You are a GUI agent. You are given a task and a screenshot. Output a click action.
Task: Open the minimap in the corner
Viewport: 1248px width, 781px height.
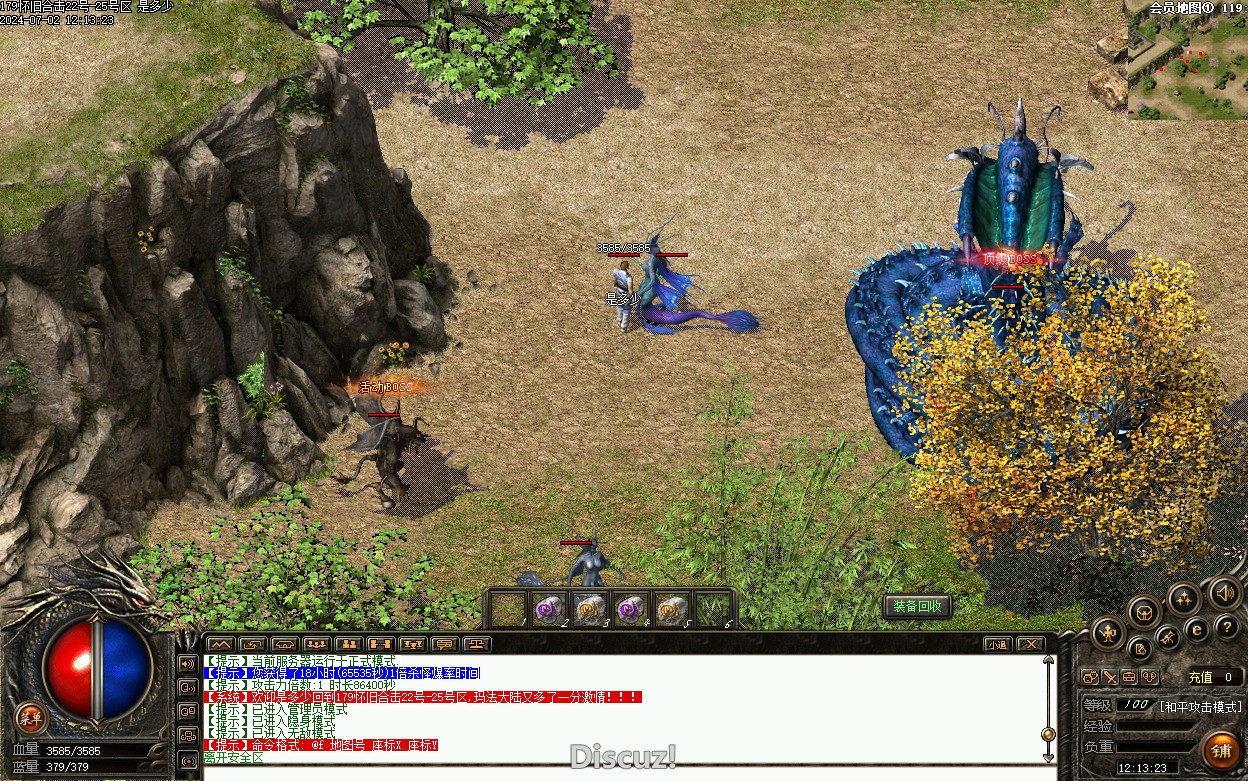click(x=1188, y=65)
